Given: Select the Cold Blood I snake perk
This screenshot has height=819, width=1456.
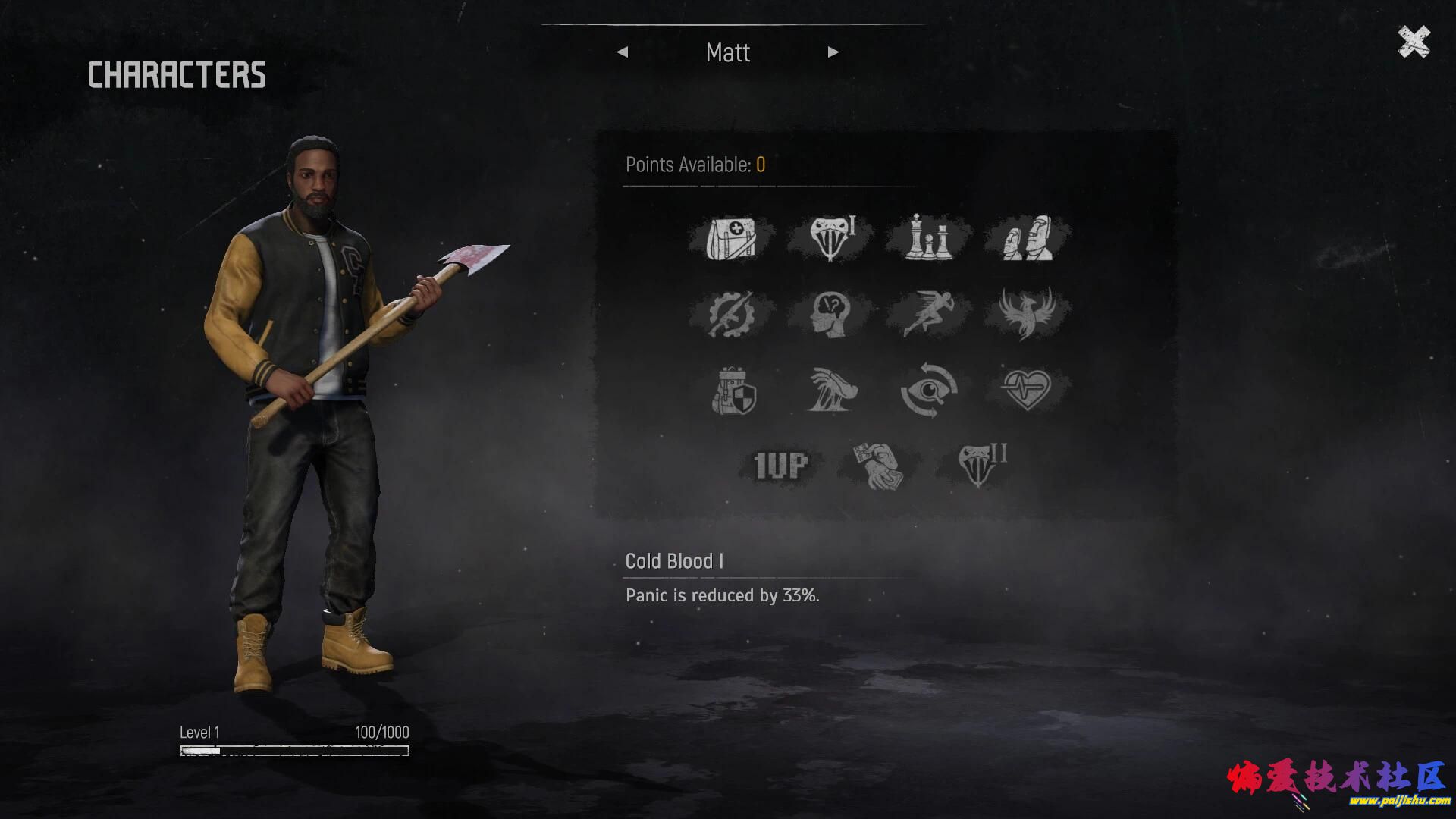Looking at the screenshot, I should [830, 238].
